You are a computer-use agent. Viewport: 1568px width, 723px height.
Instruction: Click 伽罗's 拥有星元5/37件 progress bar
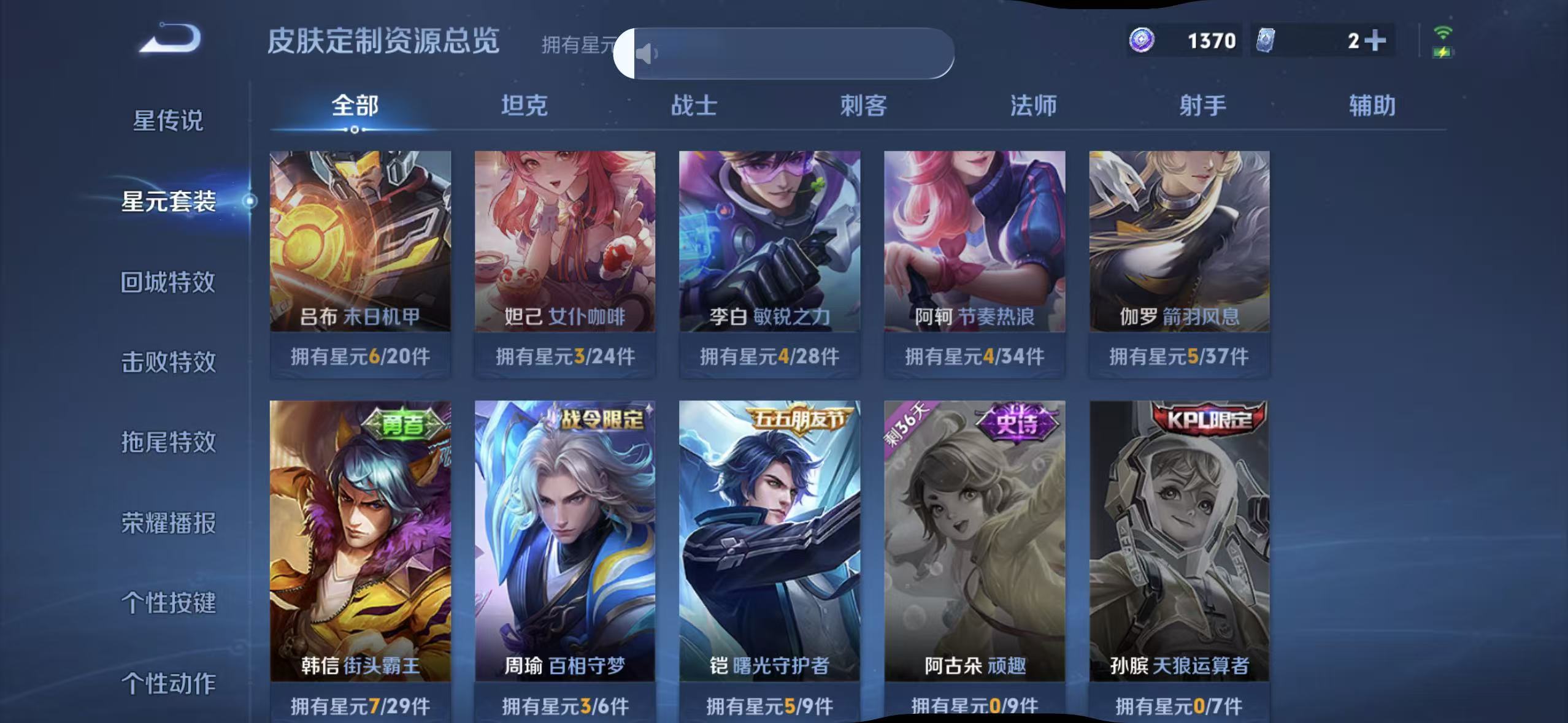coord(1178,356)
